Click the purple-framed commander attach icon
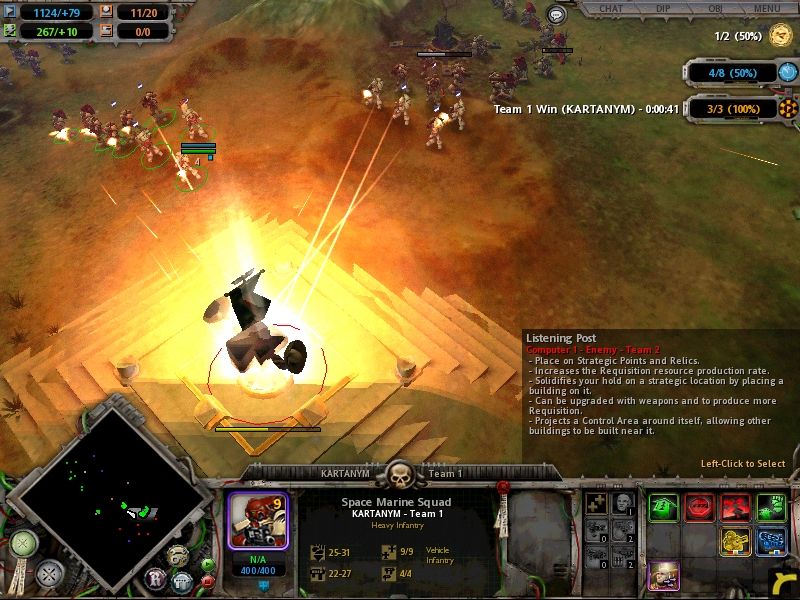The width and height of the screenshot is (800, 600). coord(663,576)
